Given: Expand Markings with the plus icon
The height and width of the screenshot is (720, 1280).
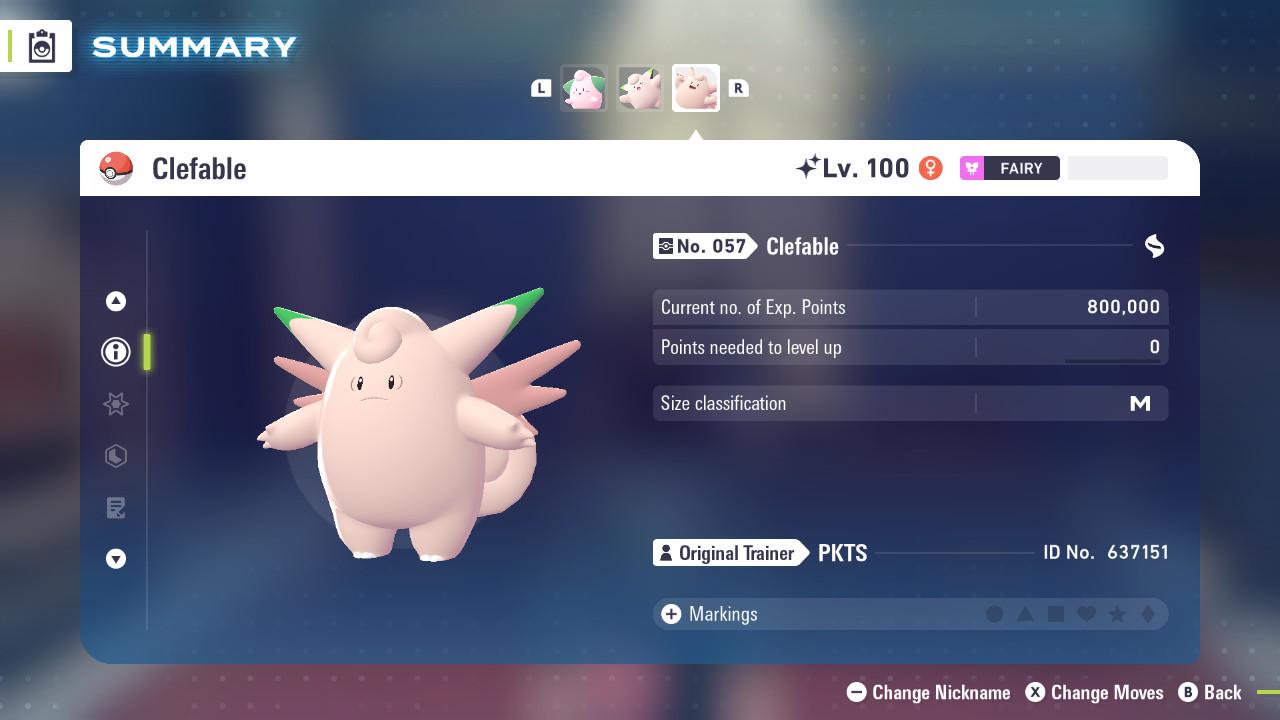Looking at the screenshot, I should click(670, 614).
